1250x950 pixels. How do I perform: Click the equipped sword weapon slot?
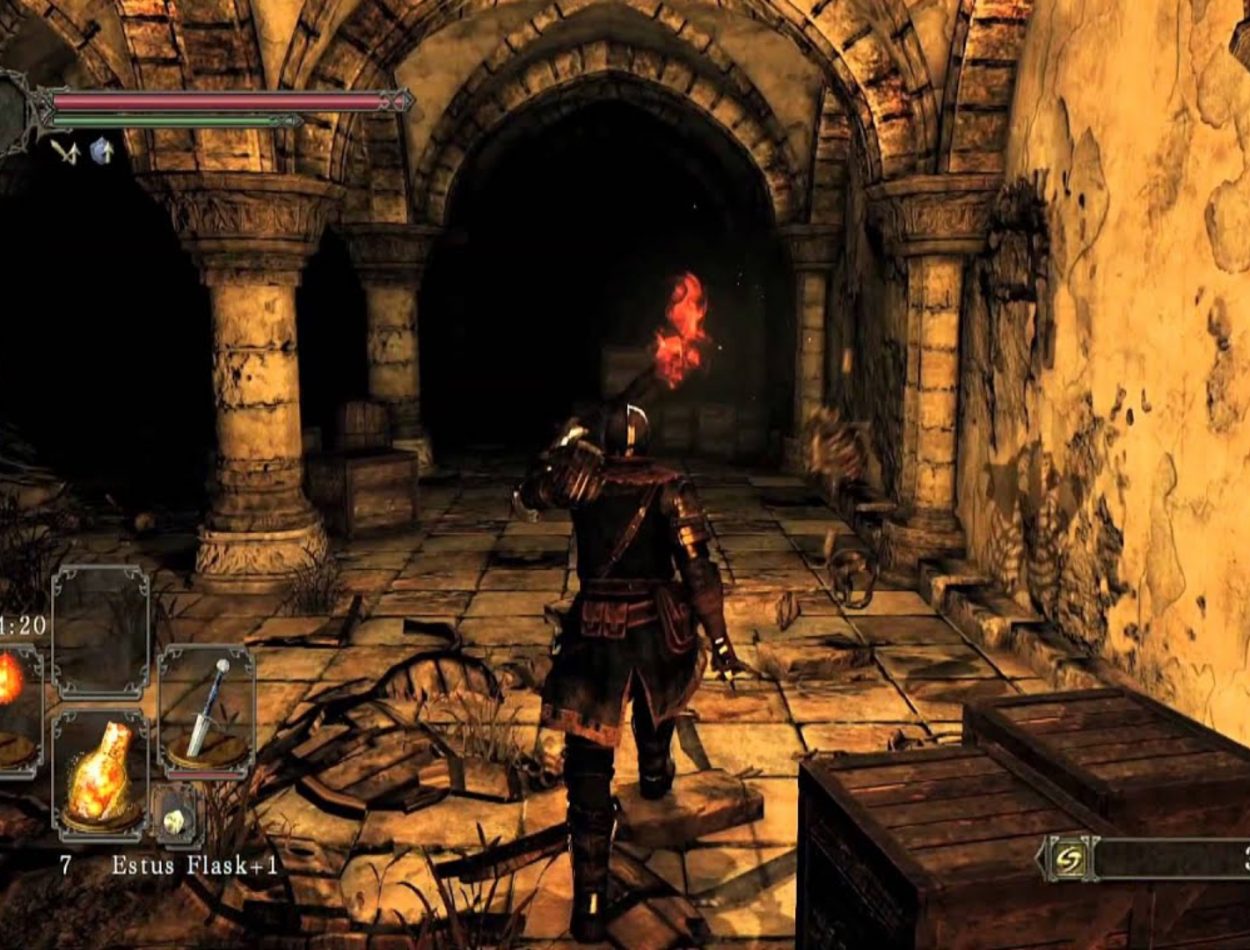[206, 712]
